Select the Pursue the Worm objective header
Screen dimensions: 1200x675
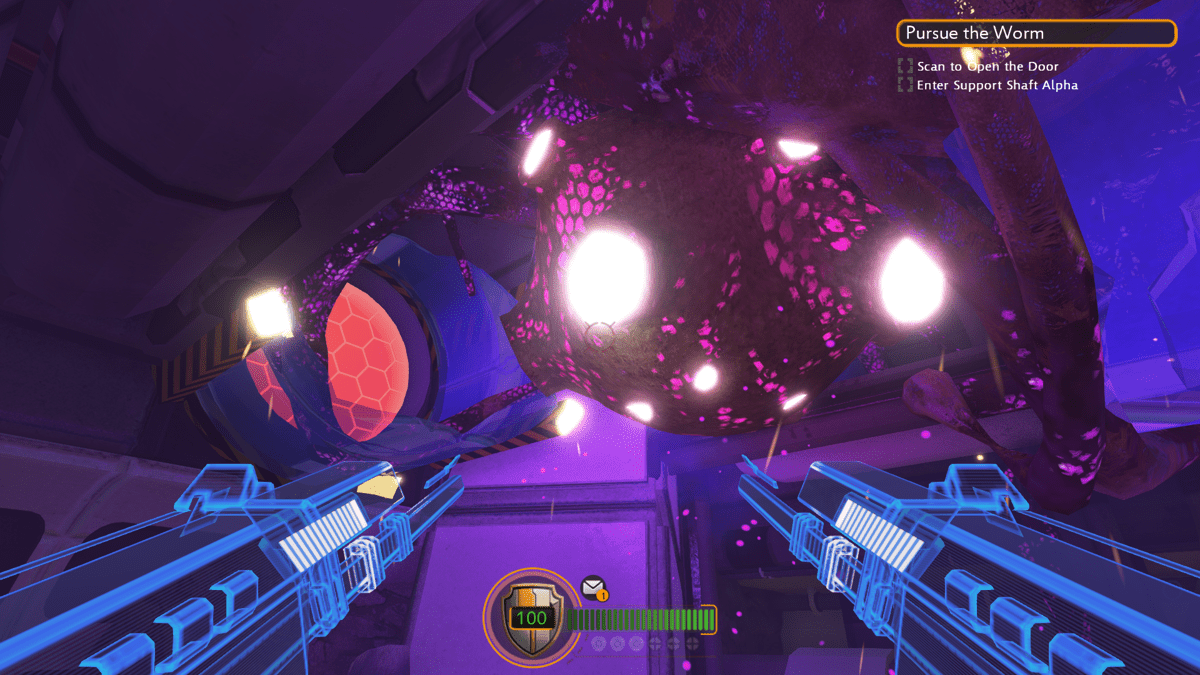[x=1036, y=33]
